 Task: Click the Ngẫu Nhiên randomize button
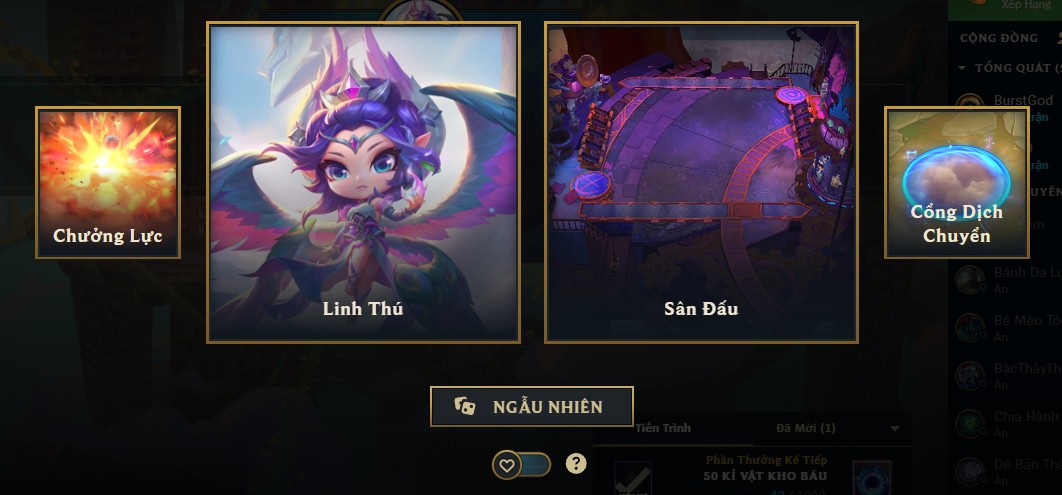pyautogui.click(x=532, y=407)
